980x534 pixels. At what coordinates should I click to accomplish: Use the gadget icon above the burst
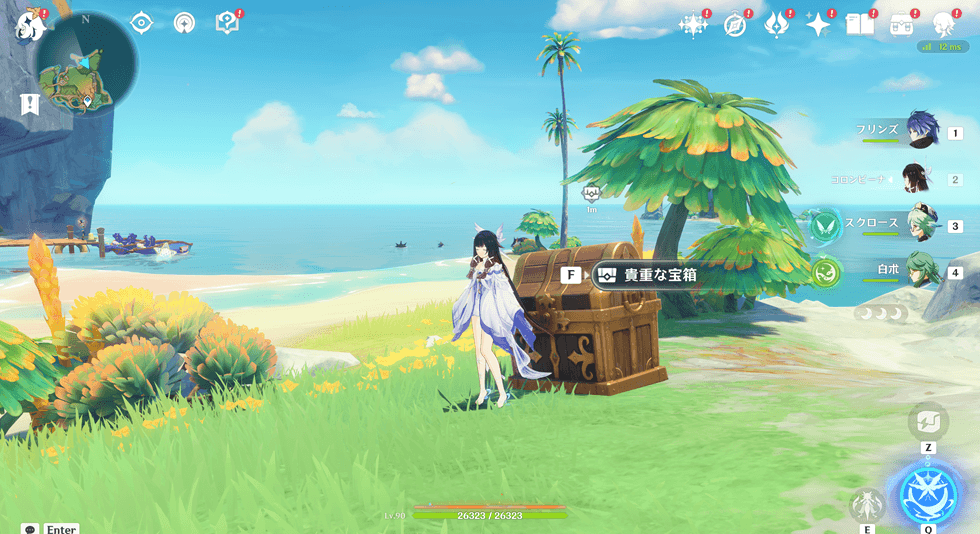(928, 422)
